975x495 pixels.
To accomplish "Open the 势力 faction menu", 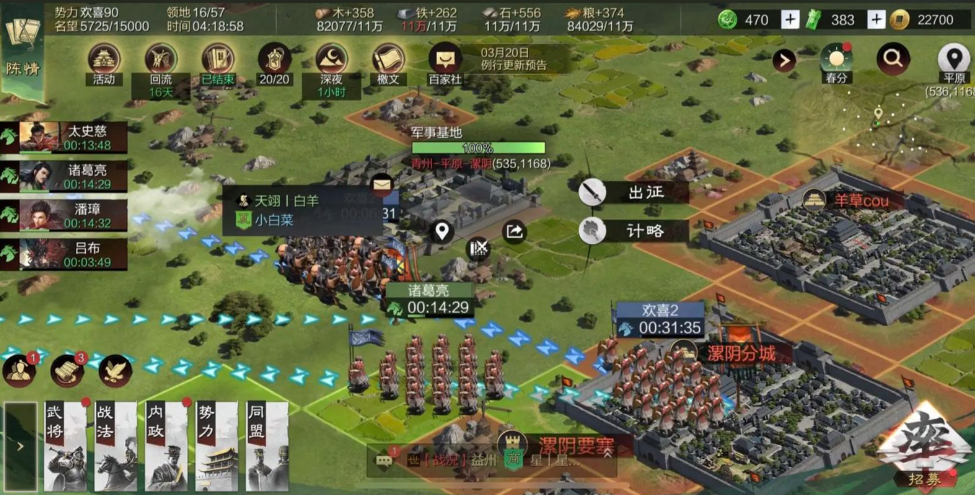I will (217, 446).
